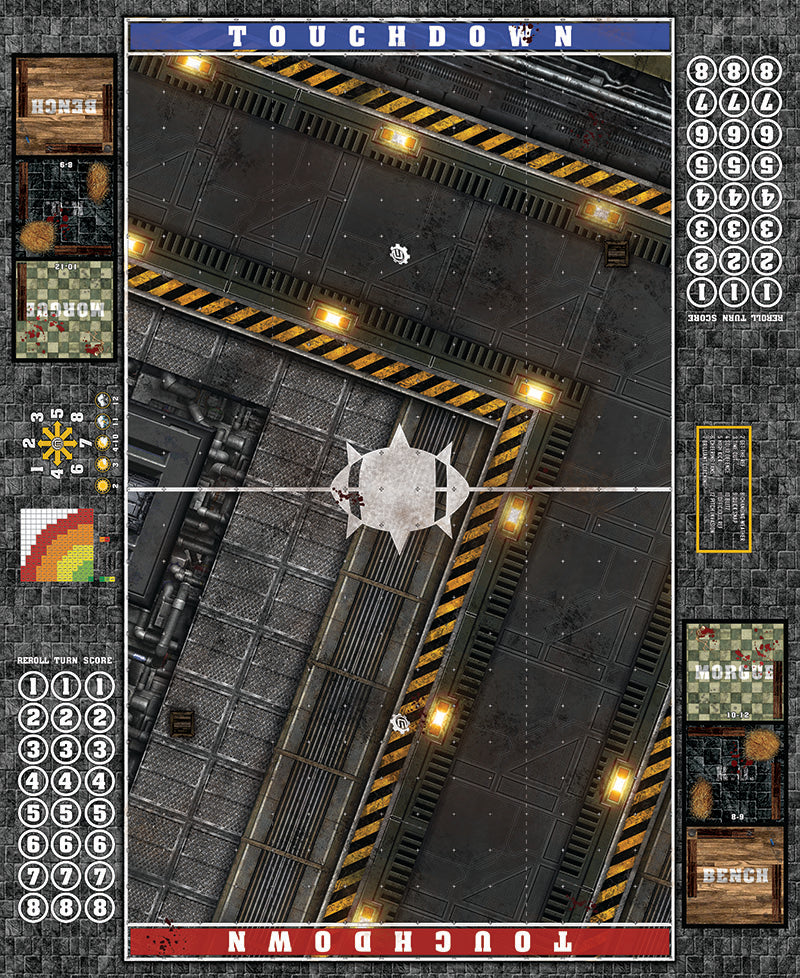
Task: Mark reroll 8 on the upright reroll tracker
Action: point(34,907)
